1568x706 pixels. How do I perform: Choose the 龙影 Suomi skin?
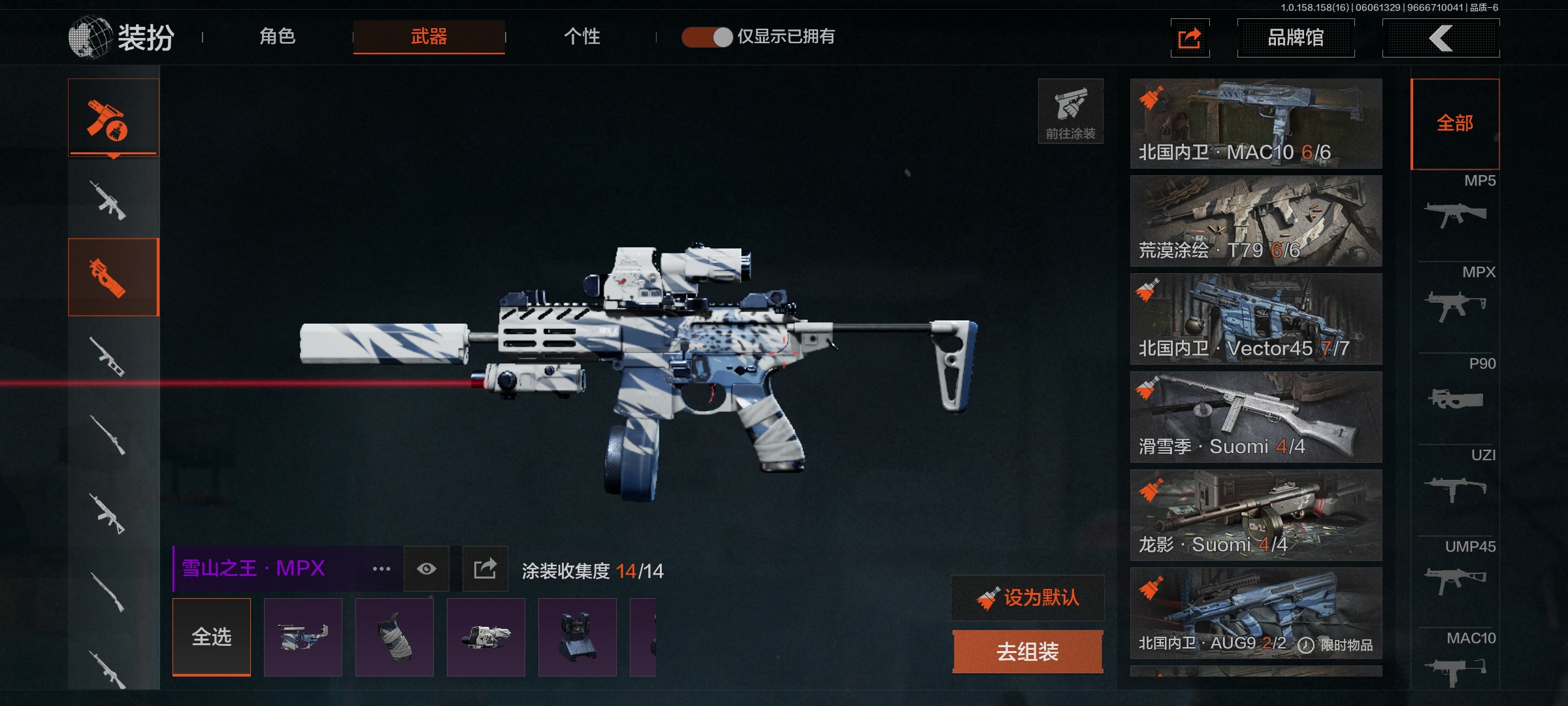tap(1256, 515)
